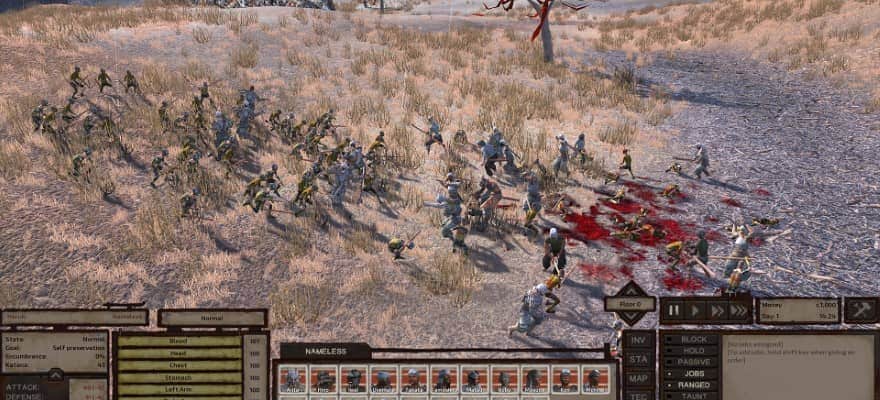Open the STA stats panel
880x400 pixels.
[639, 359]
